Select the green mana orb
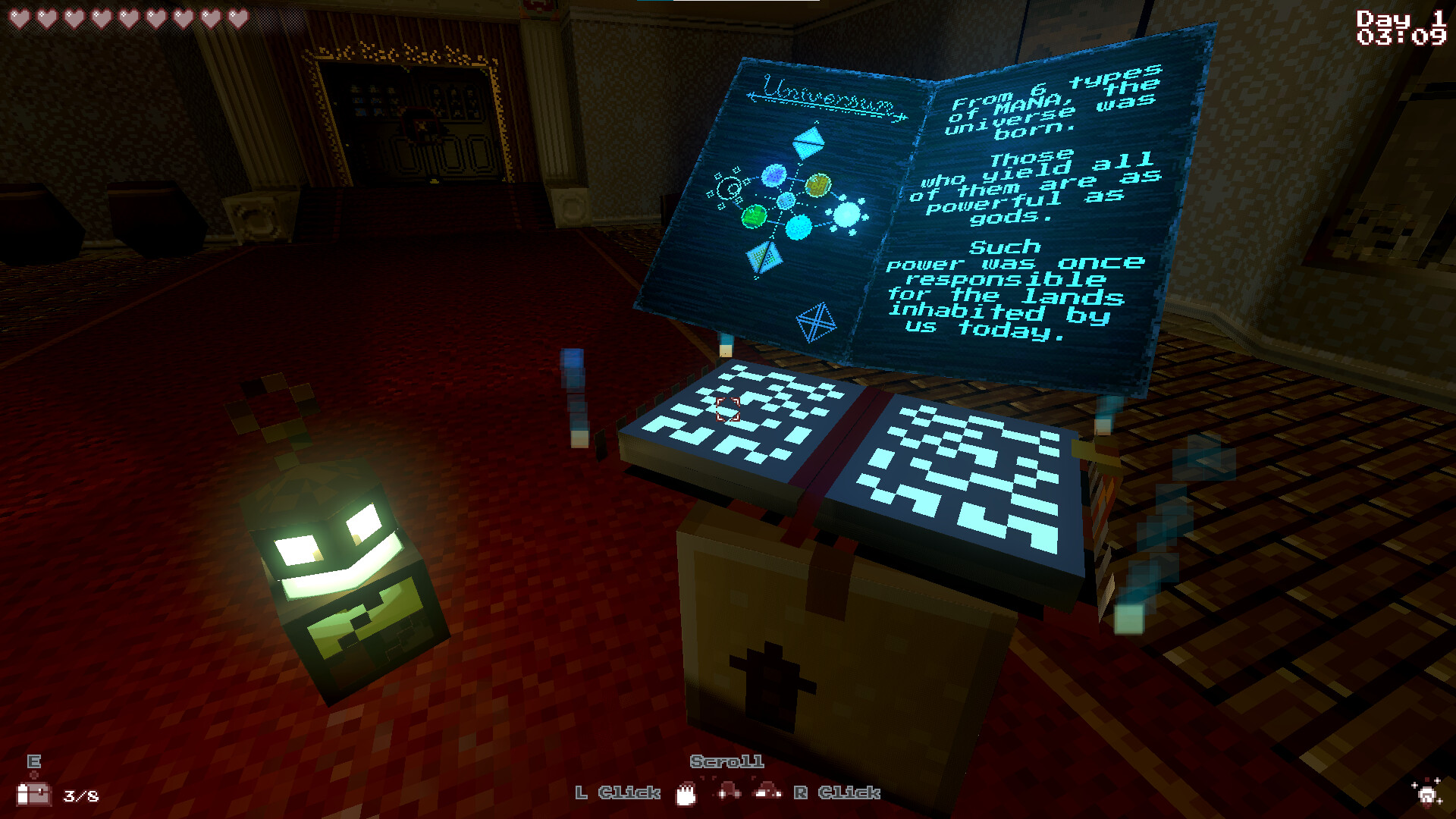The width and height of the screenshot is (1456, 819). (753, 218)
